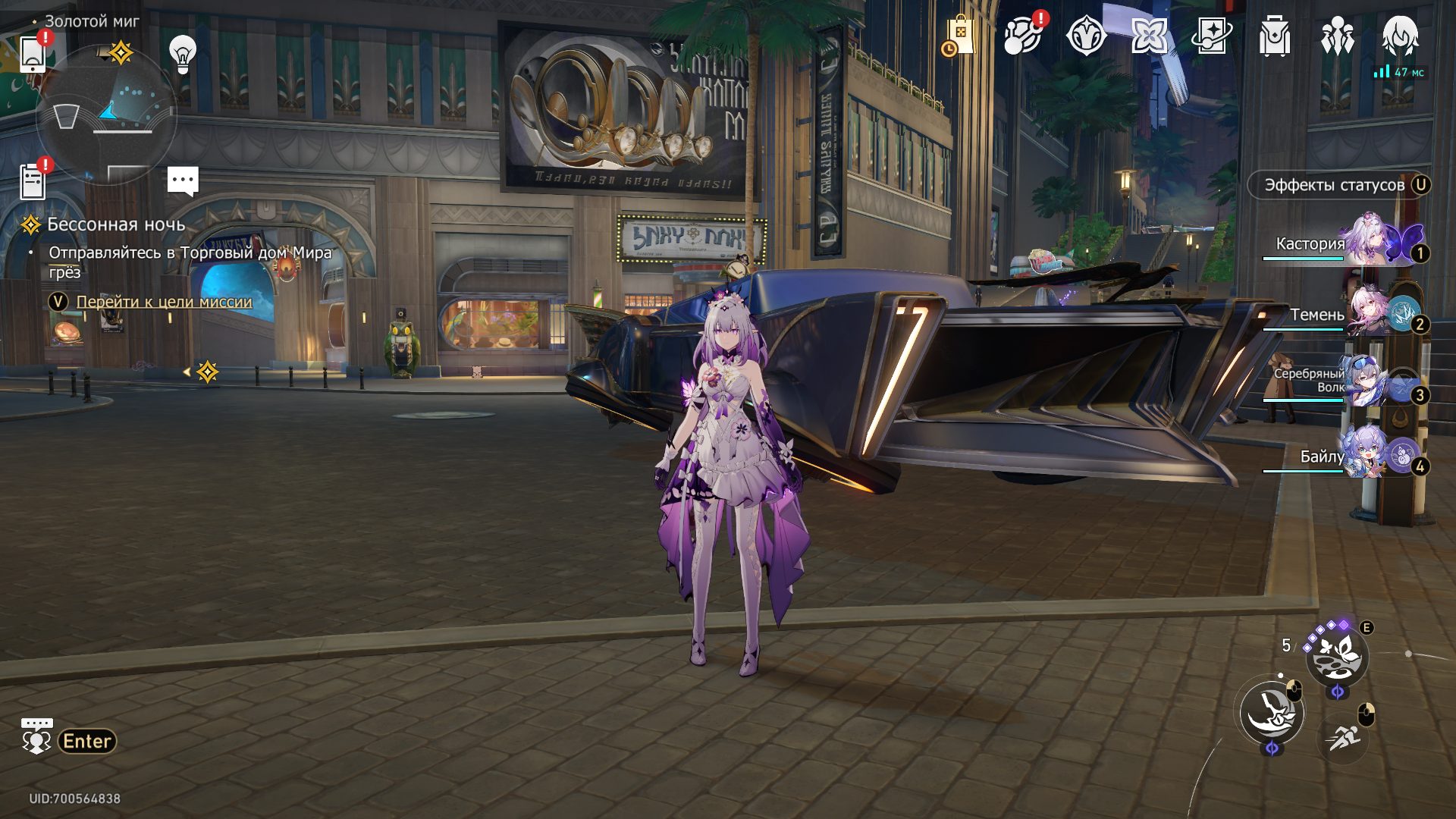The height and width of the screenshot is (819, 1456).
Task: Click the circular minimap
Action: [106, 115]
